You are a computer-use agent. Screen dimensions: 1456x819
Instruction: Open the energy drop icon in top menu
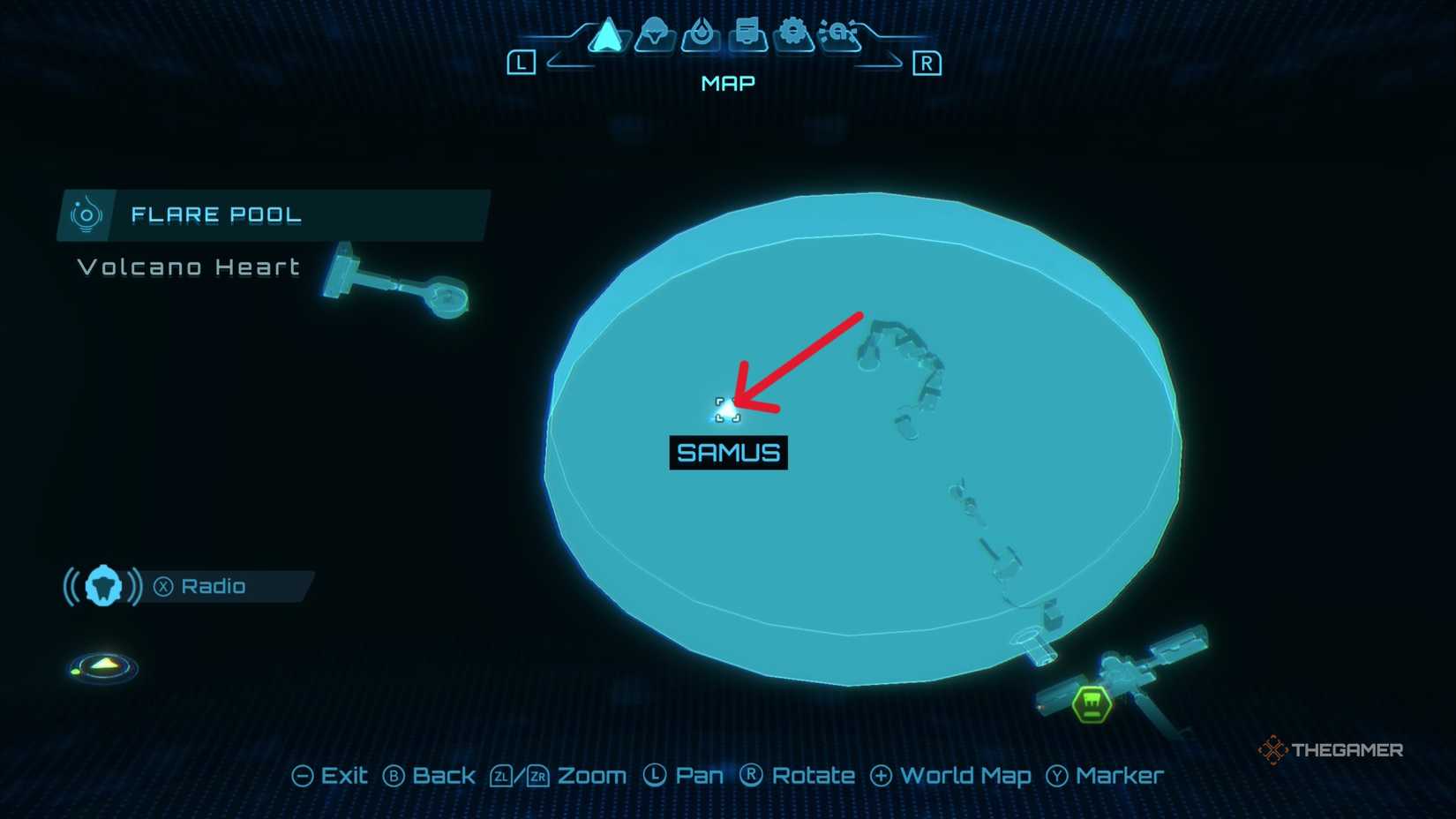point(700,35)
